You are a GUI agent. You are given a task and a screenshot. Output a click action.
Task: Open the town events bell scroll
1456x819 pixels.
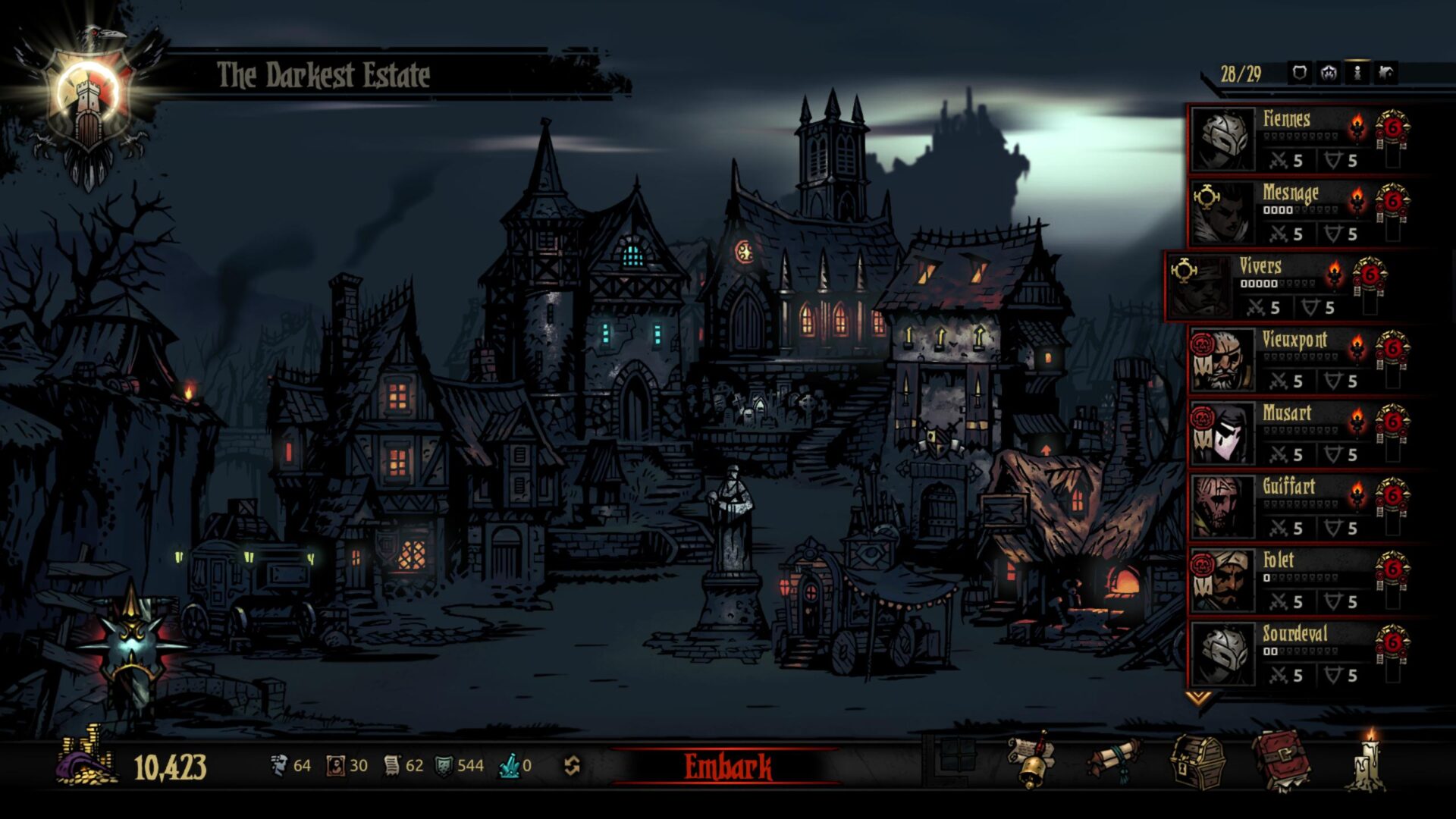[1031, 761]
